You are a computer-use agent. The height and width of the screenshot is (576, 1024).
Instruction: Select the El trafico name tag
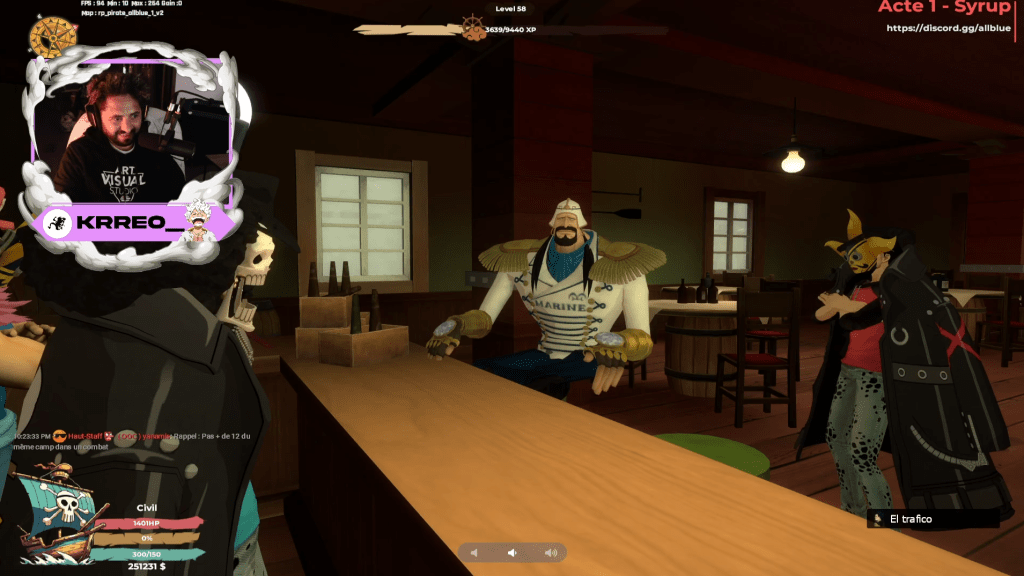933,519
